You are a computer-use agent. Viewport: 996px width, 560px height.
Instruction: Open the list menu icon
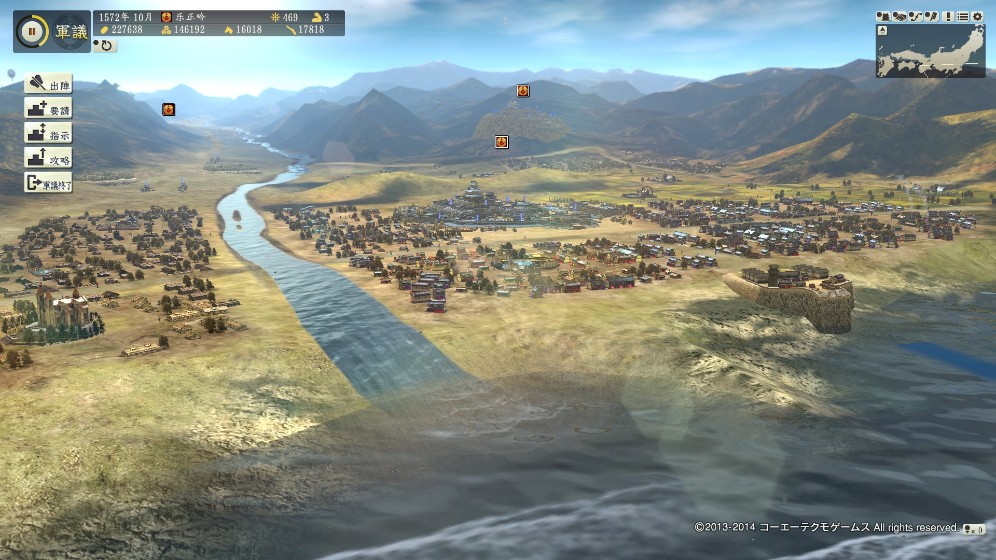click(962, 16)
